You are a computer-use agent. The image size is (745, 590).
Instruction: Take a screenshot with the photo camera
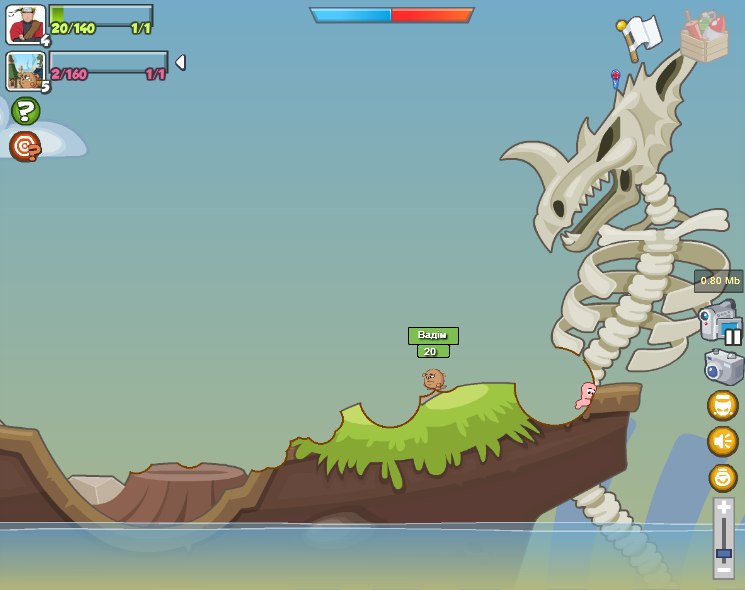[723, 367]
